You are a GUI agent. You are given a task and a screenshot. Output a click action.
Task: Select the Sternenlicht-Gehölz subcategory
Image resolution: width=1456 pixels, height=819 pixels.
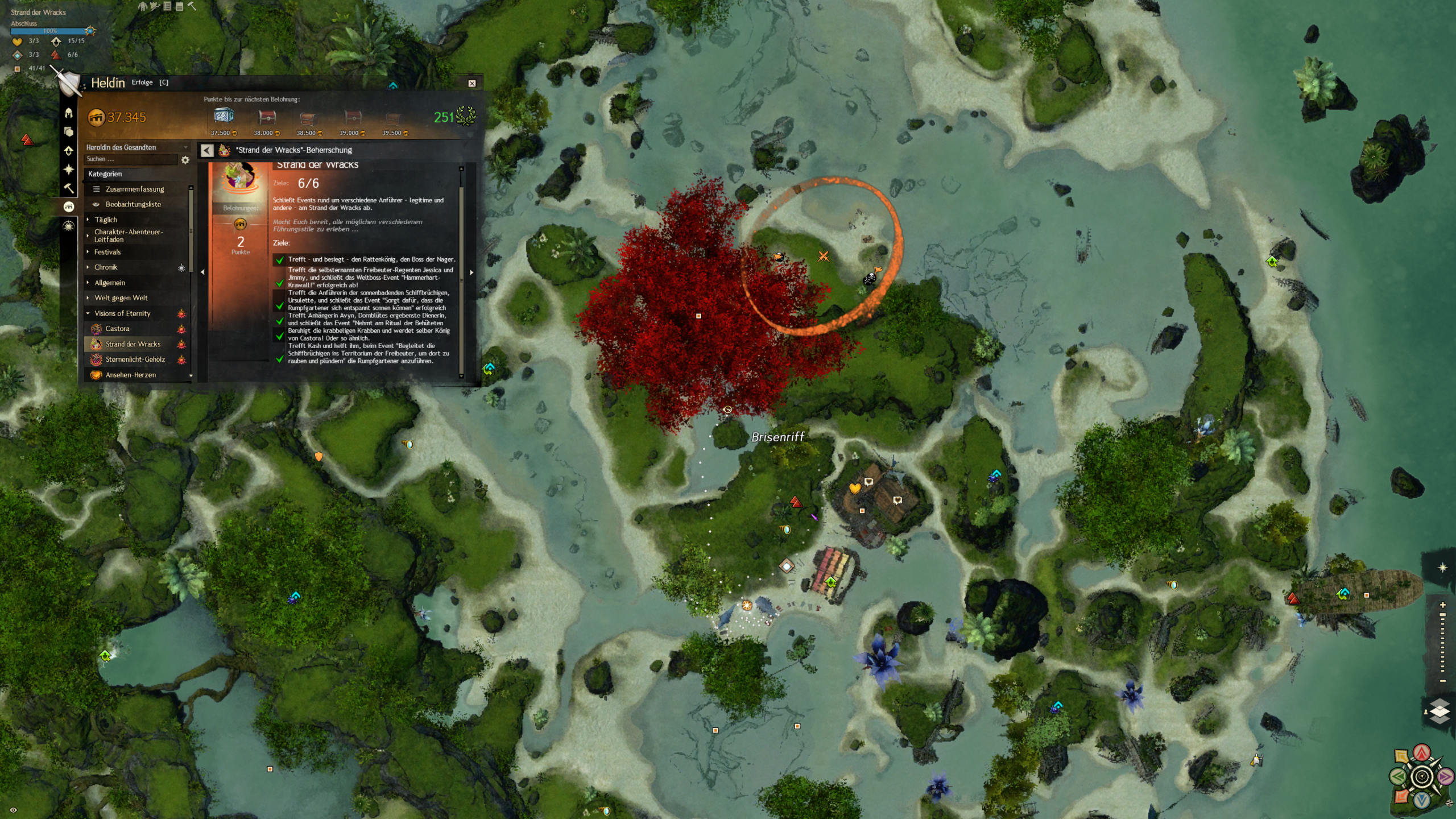(135, 359)
